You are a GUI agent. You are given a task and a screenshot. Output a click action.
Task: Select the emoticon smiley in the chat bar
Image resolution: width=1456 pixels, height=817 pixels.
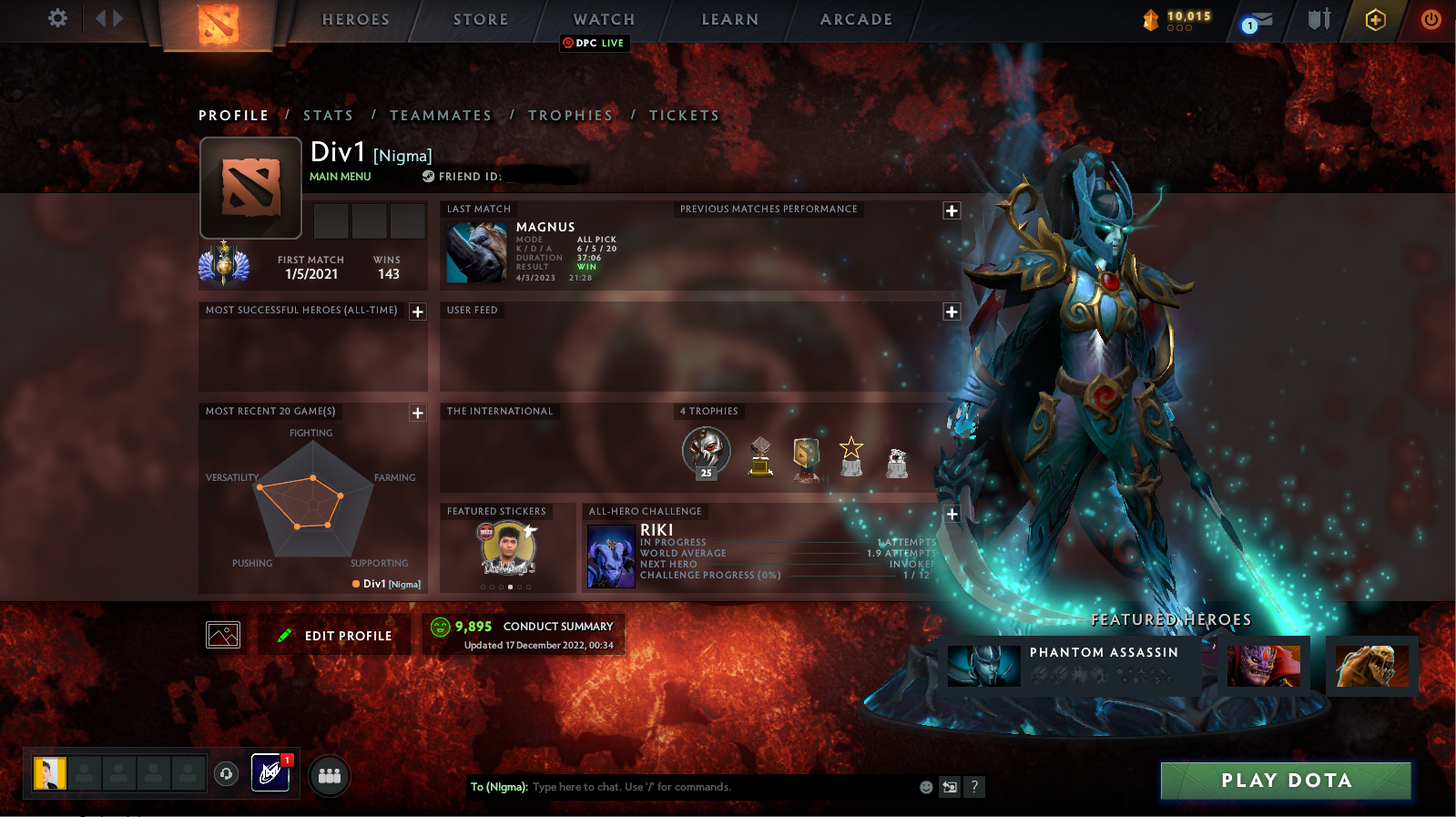926,787
